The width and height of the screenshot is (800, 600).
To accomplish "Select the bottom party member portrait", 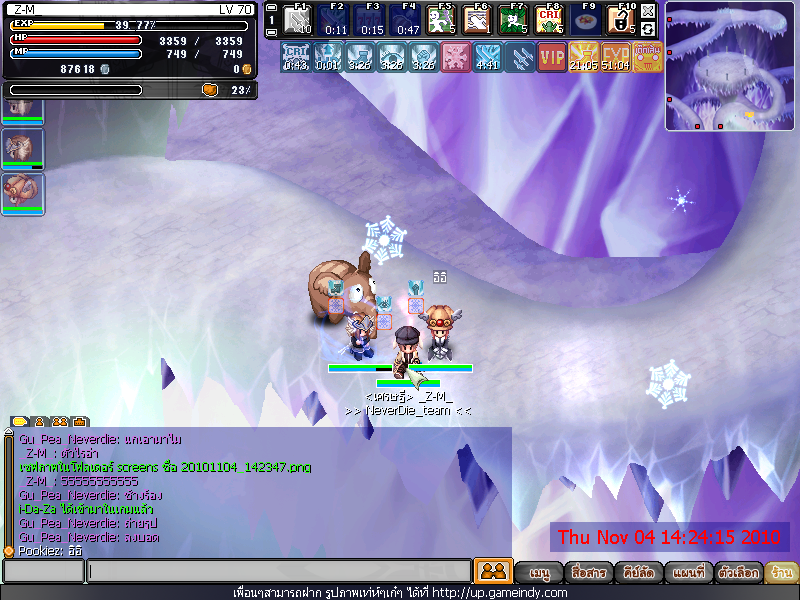I will [x=22, y=192].
